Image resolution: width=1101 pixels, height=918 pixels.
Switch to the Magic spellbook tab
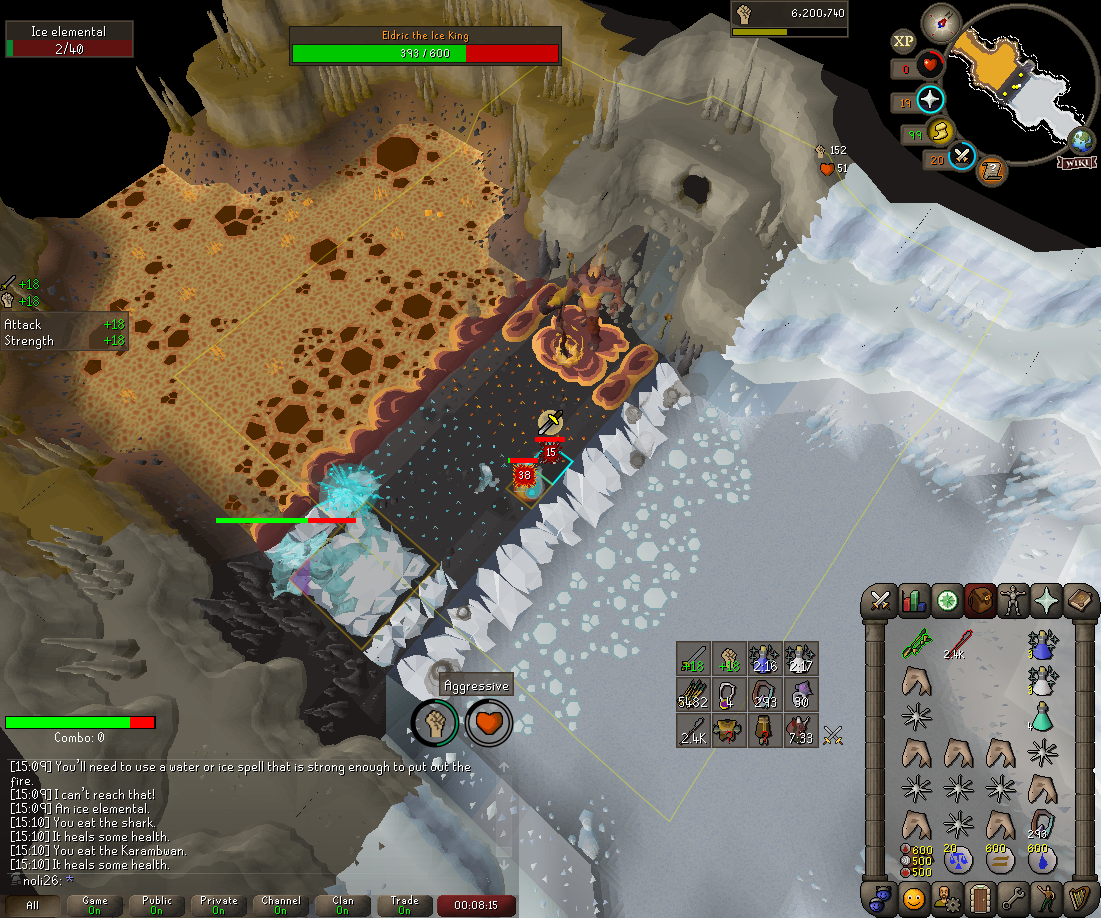coord(1080,600)
